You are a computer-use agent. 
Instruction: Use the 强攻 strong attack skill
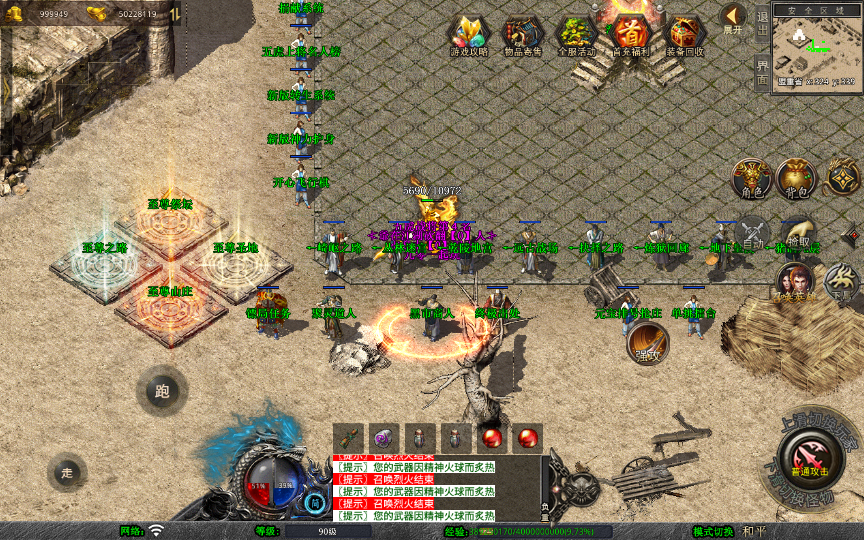click(x=646, y=342)
